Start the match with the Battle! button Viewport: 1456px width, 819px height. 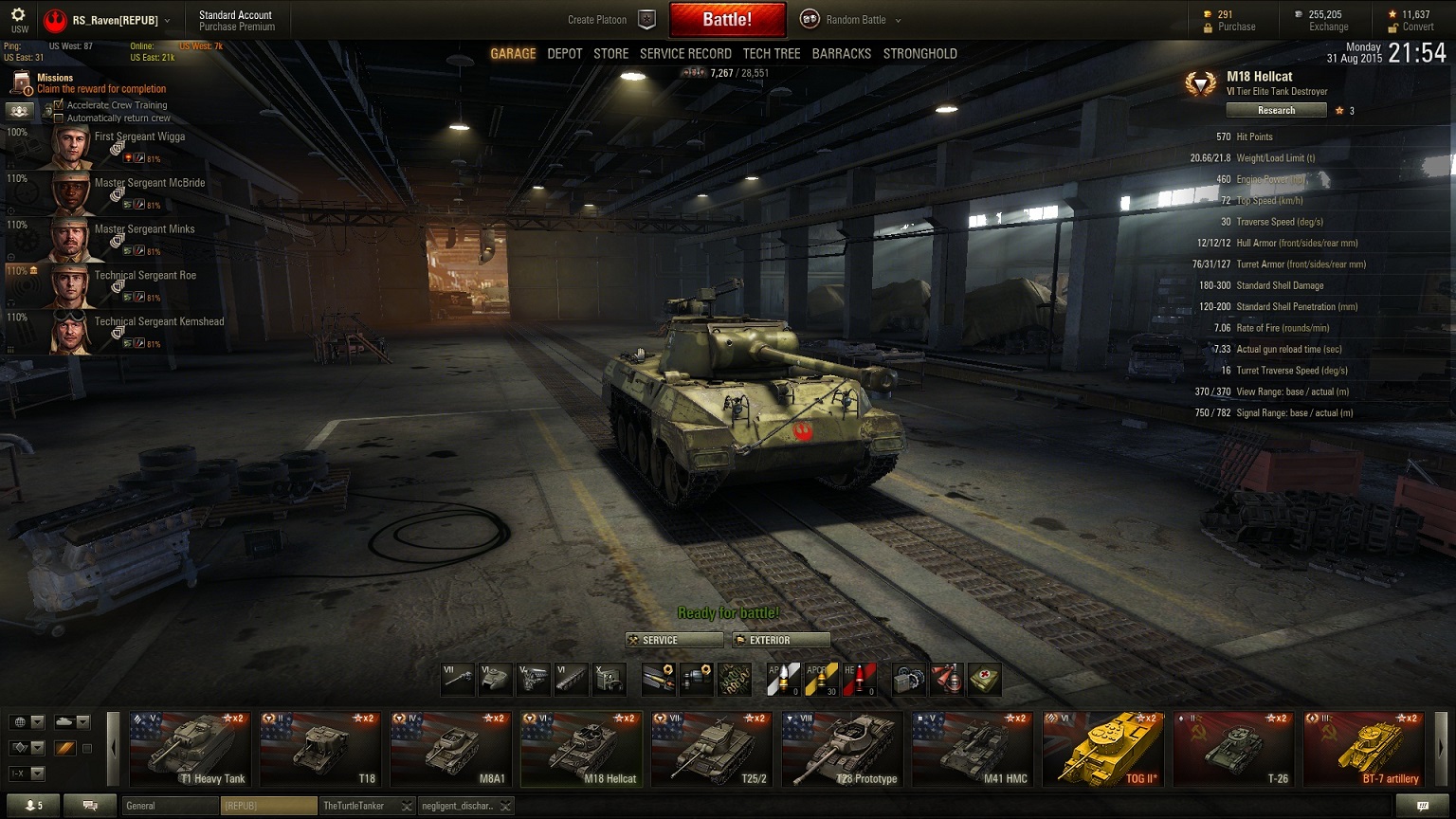(727, 19)
